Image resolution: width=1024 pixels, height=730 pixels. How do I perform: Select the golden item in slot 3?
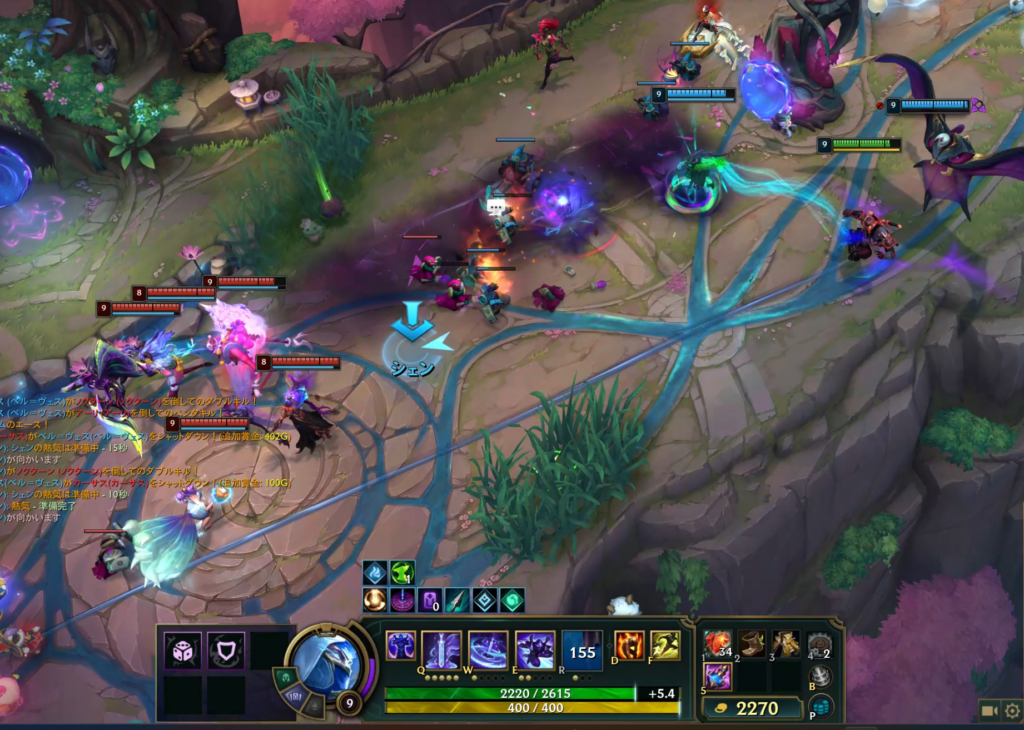(x=786, y=643)
